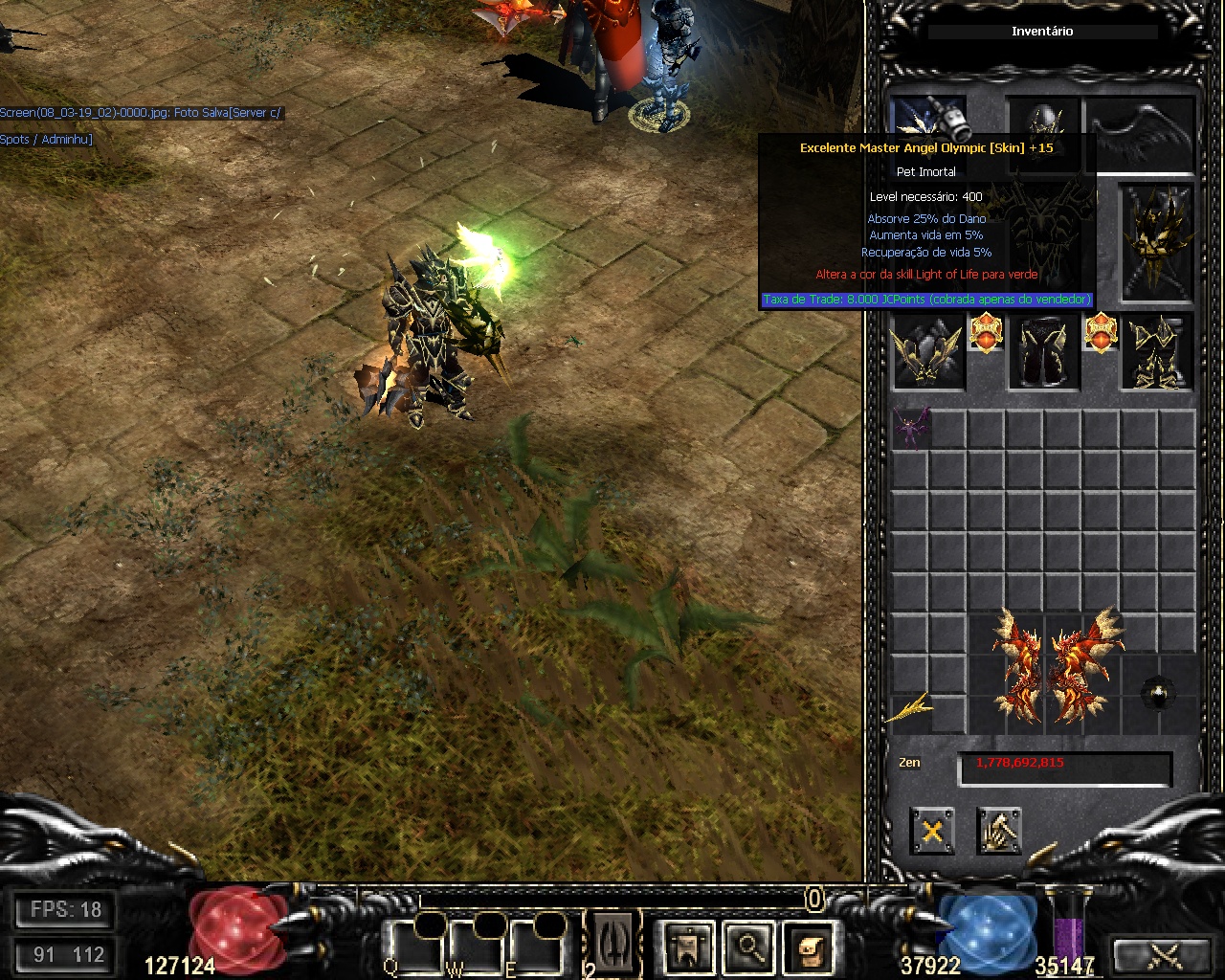Screen dimensions: 1225x980
Task: Click the crossed swords button
Action: 1165,955
